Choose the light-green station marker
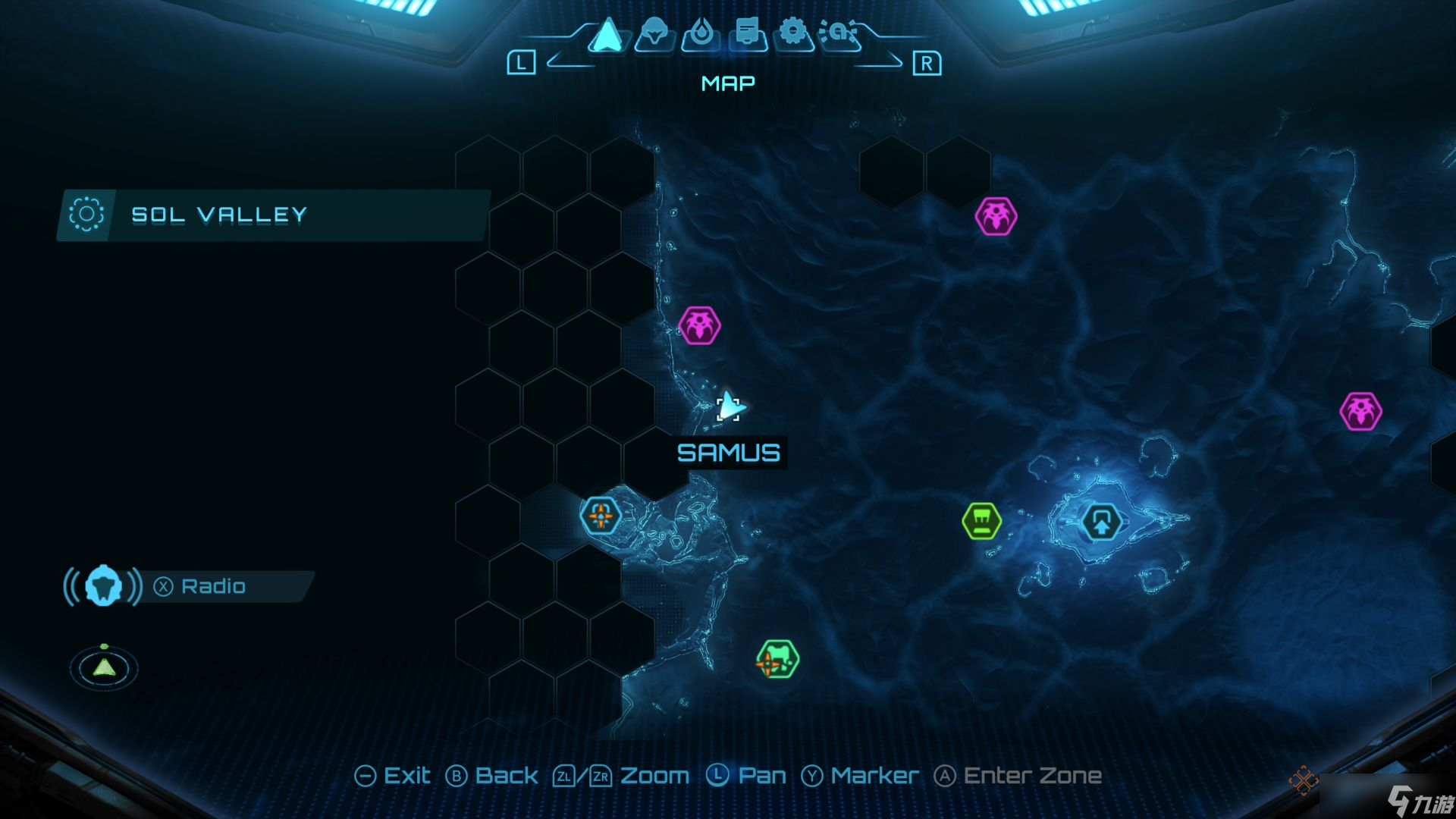 [981, 521]
